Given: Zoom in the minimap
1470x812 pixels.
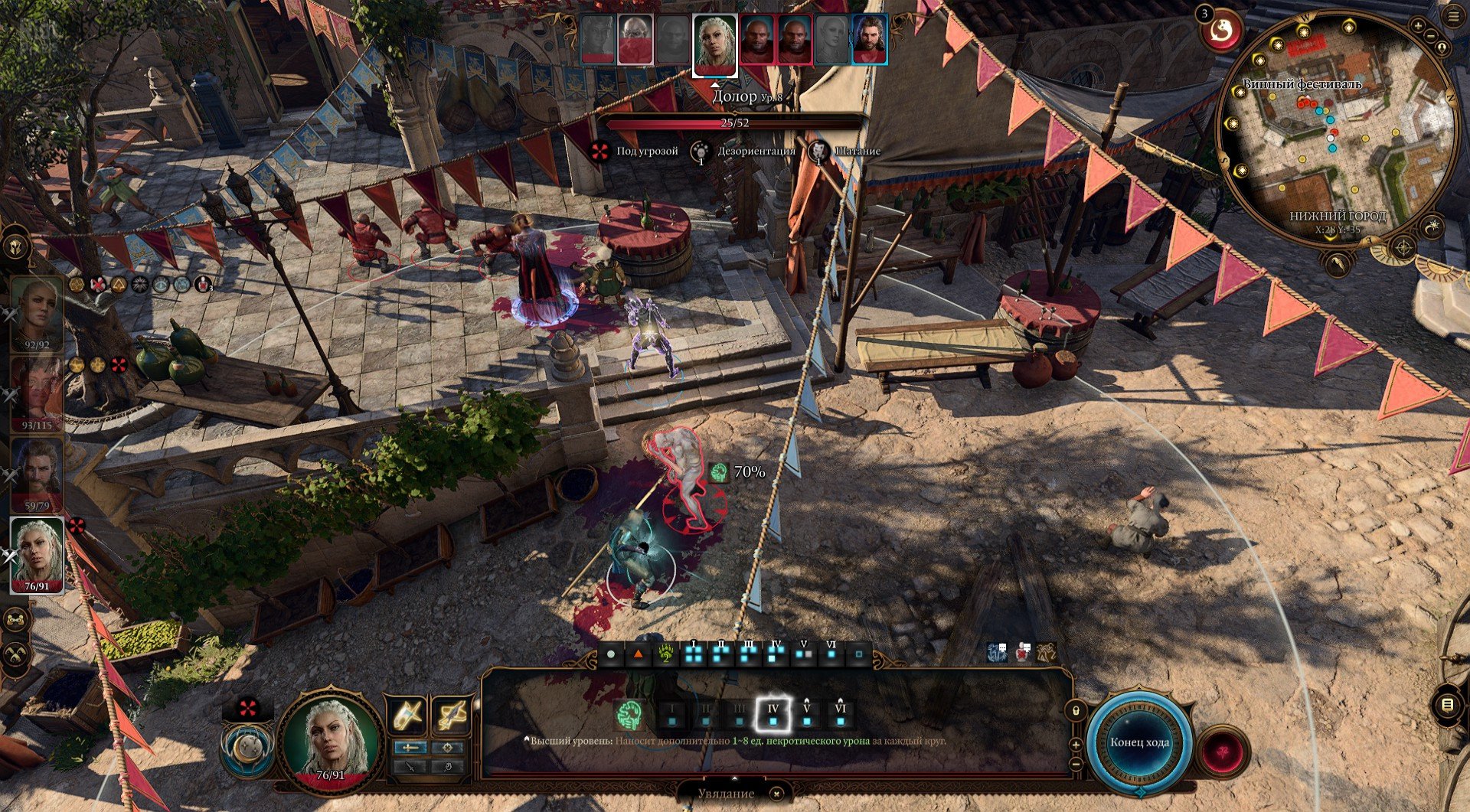Looking at the screenshot, I should pyautogui.click(x=1418, y=27).
